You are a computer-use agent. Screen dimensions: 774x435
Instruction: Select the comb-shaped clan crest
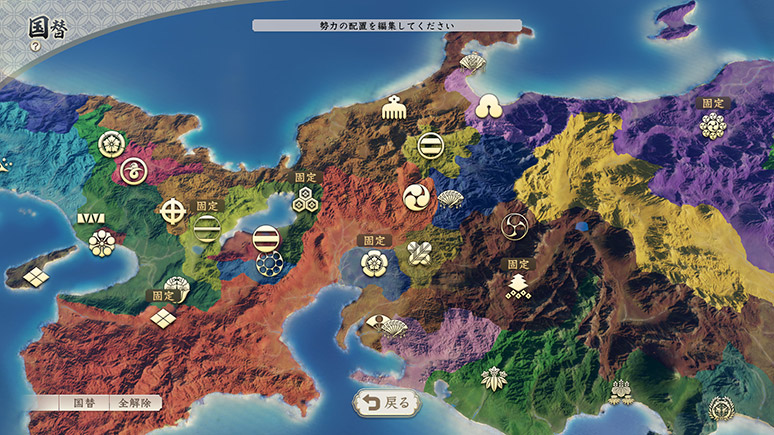click(x=392, y=106)
